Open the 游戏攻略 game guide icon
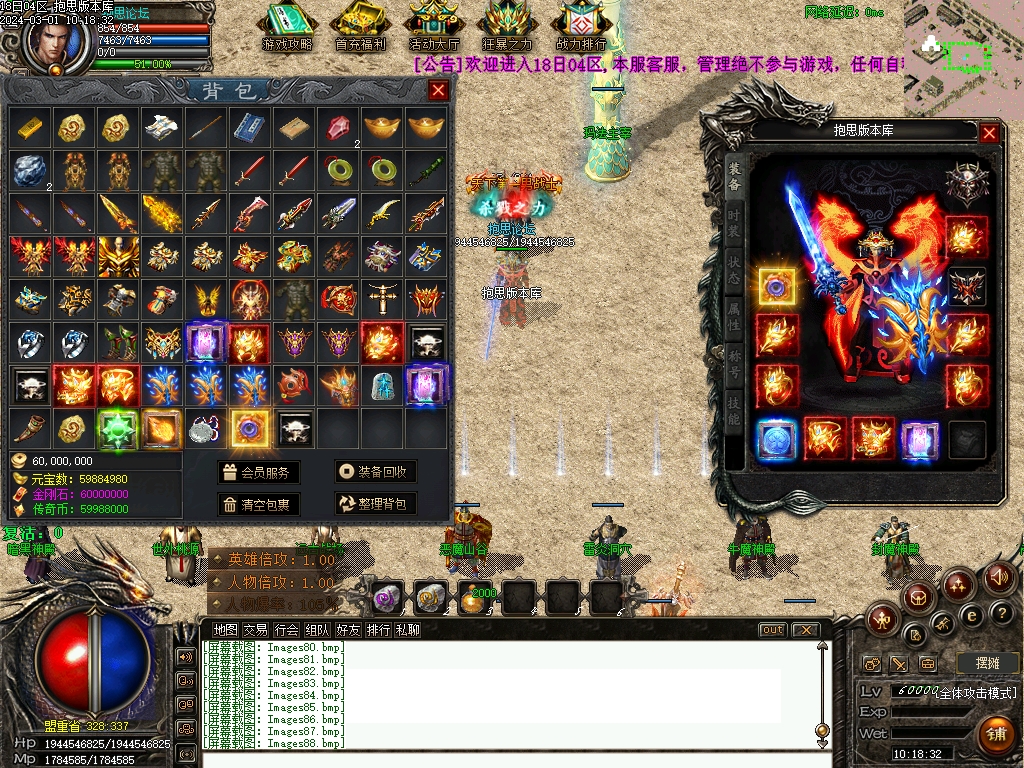 click(288, 26)
